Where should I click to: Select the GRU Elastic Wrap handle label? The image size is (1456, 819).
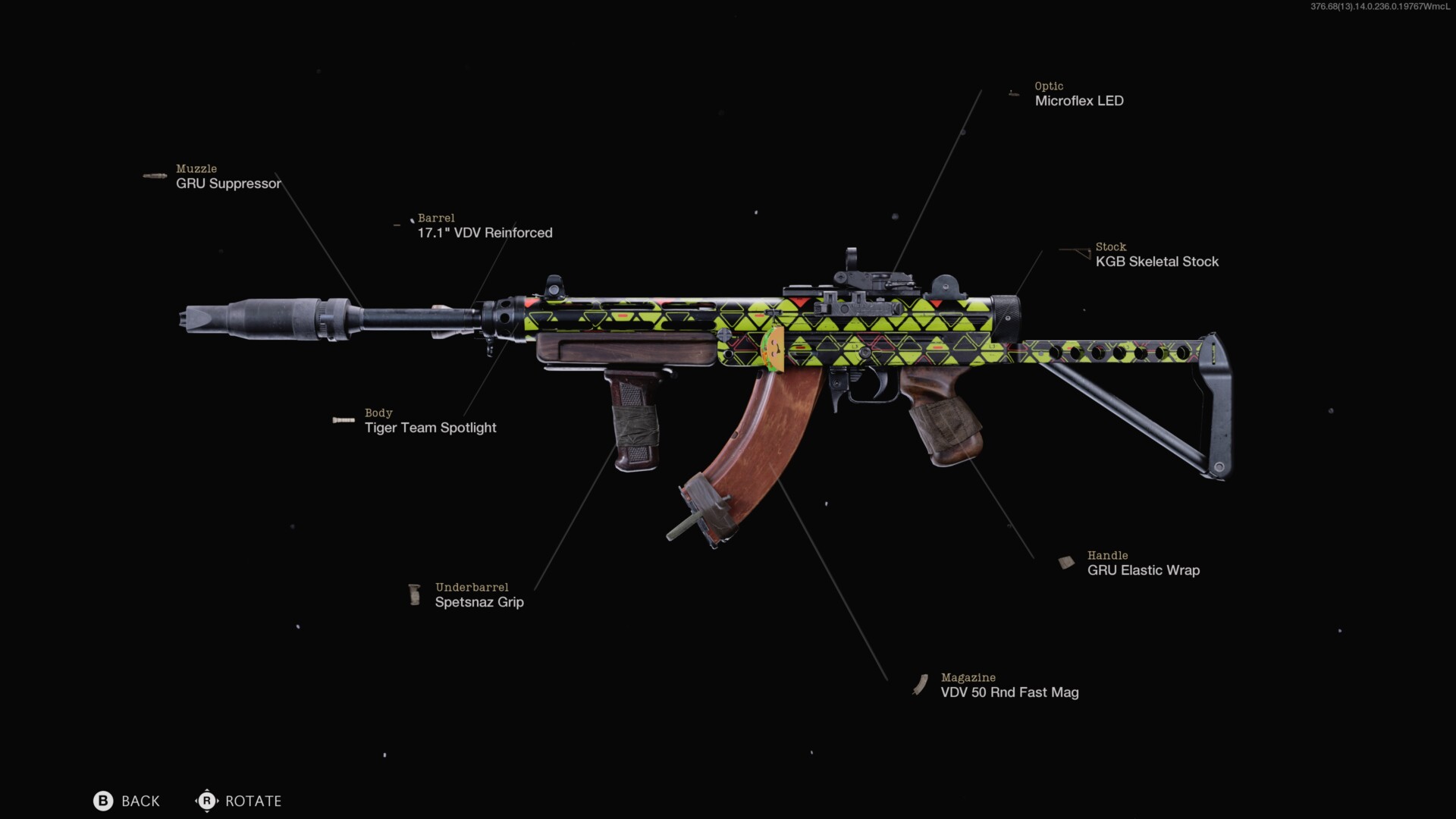(x=1143, y=570)
